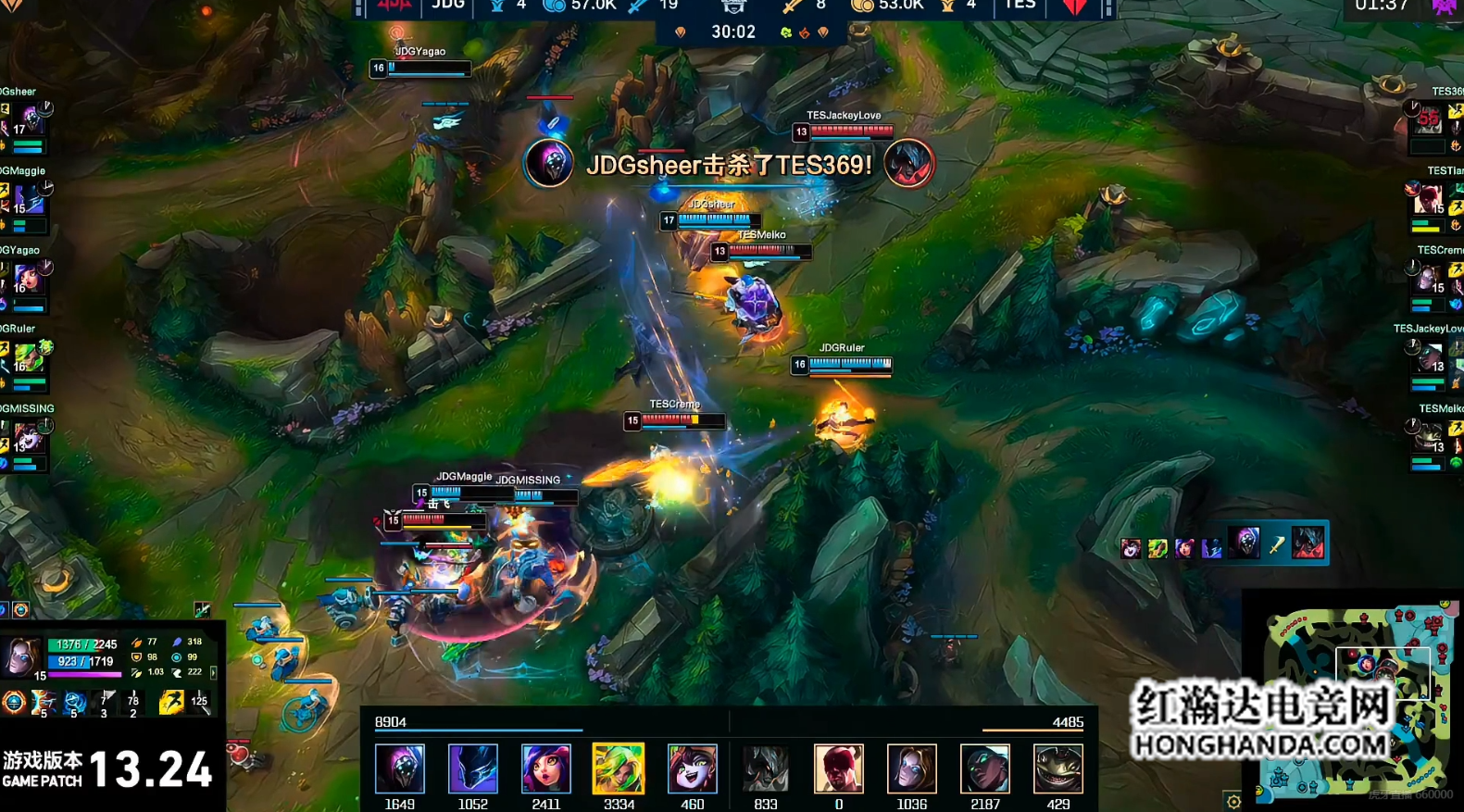
Task: Select the gold-framed green-haired champion portrait
Action: click(619, 768)
